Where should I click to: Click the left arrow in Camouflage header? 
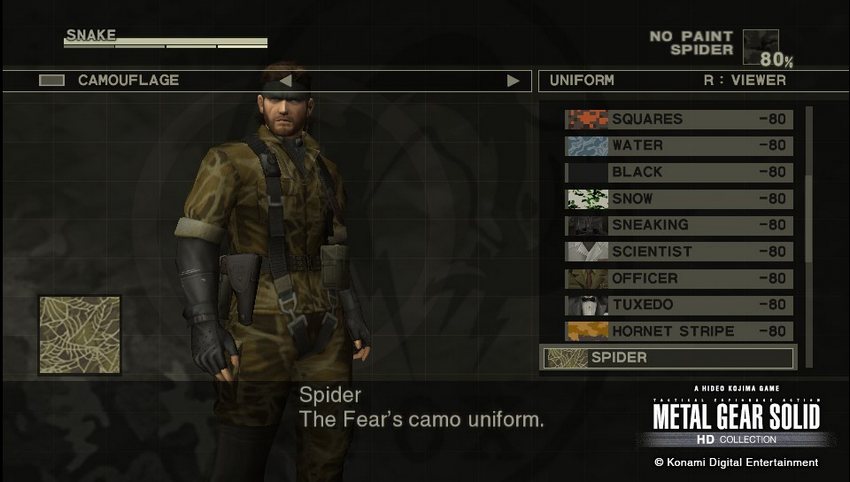tap(285, 80)
